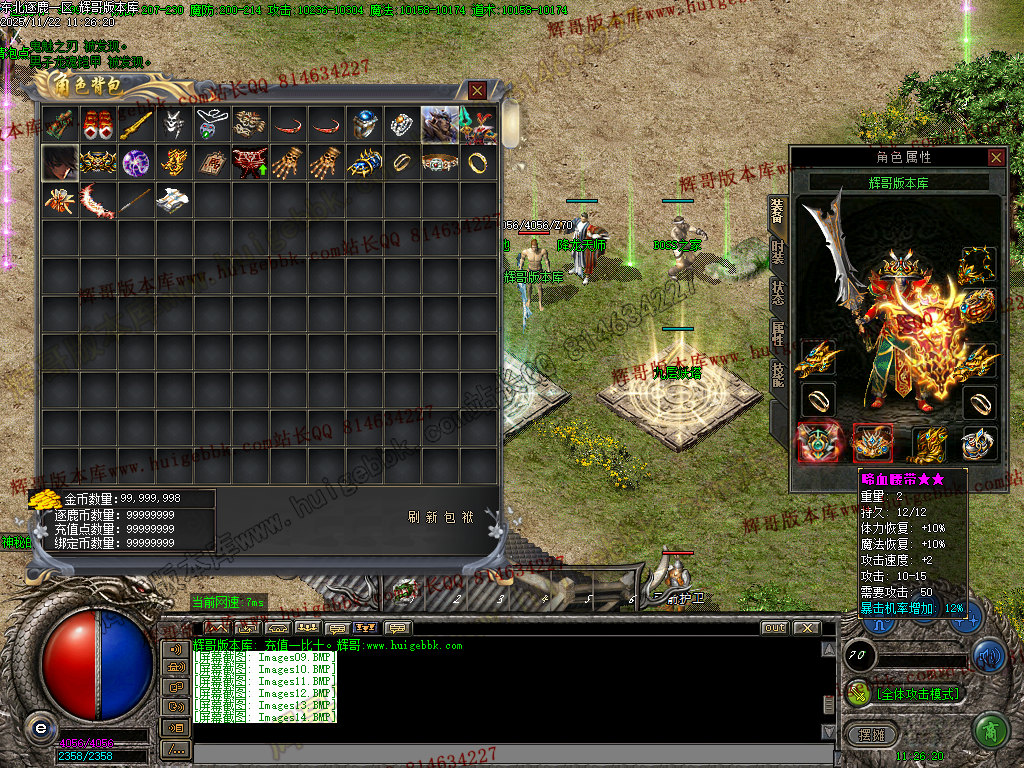The height and width of the screenshot is (768, 1024).
Task: Toggle the all-attack mode button
Action: click(x=906, y=694)
